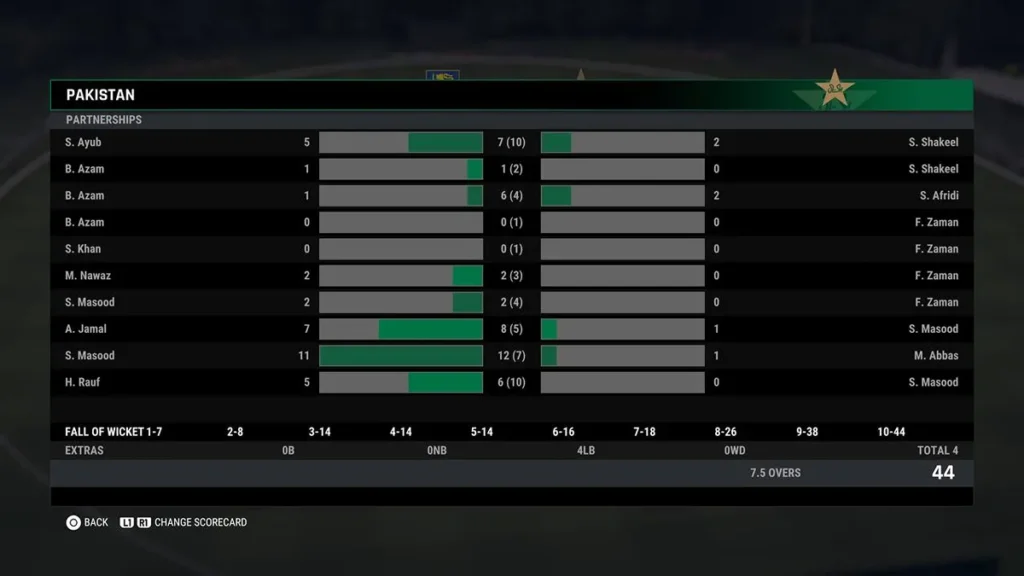Highlight the M. Nawaz and F. Zaman partnership row
Viewport: 1024px width, 576px height.
(511, 276)
